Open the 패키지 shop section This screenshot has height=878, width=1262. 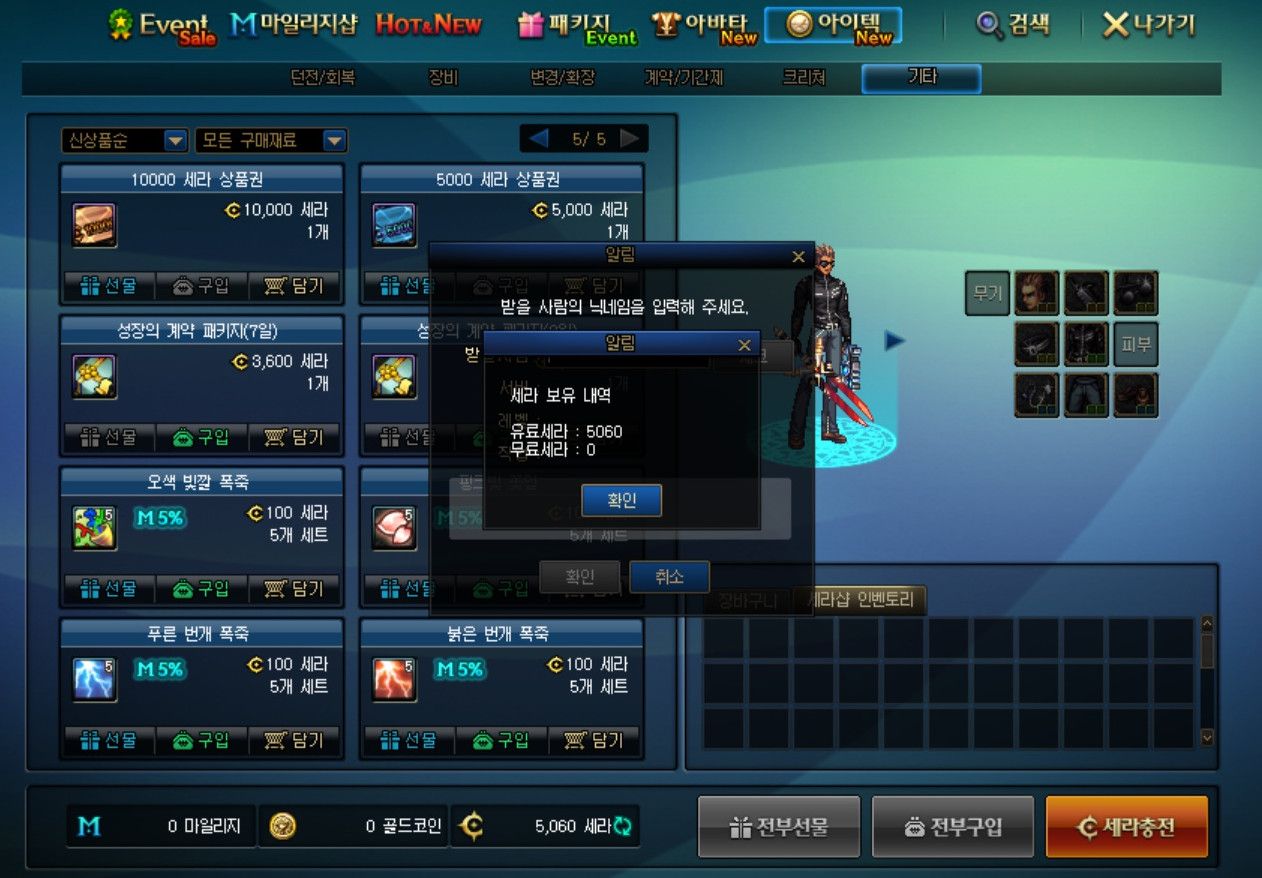[577, 26]
